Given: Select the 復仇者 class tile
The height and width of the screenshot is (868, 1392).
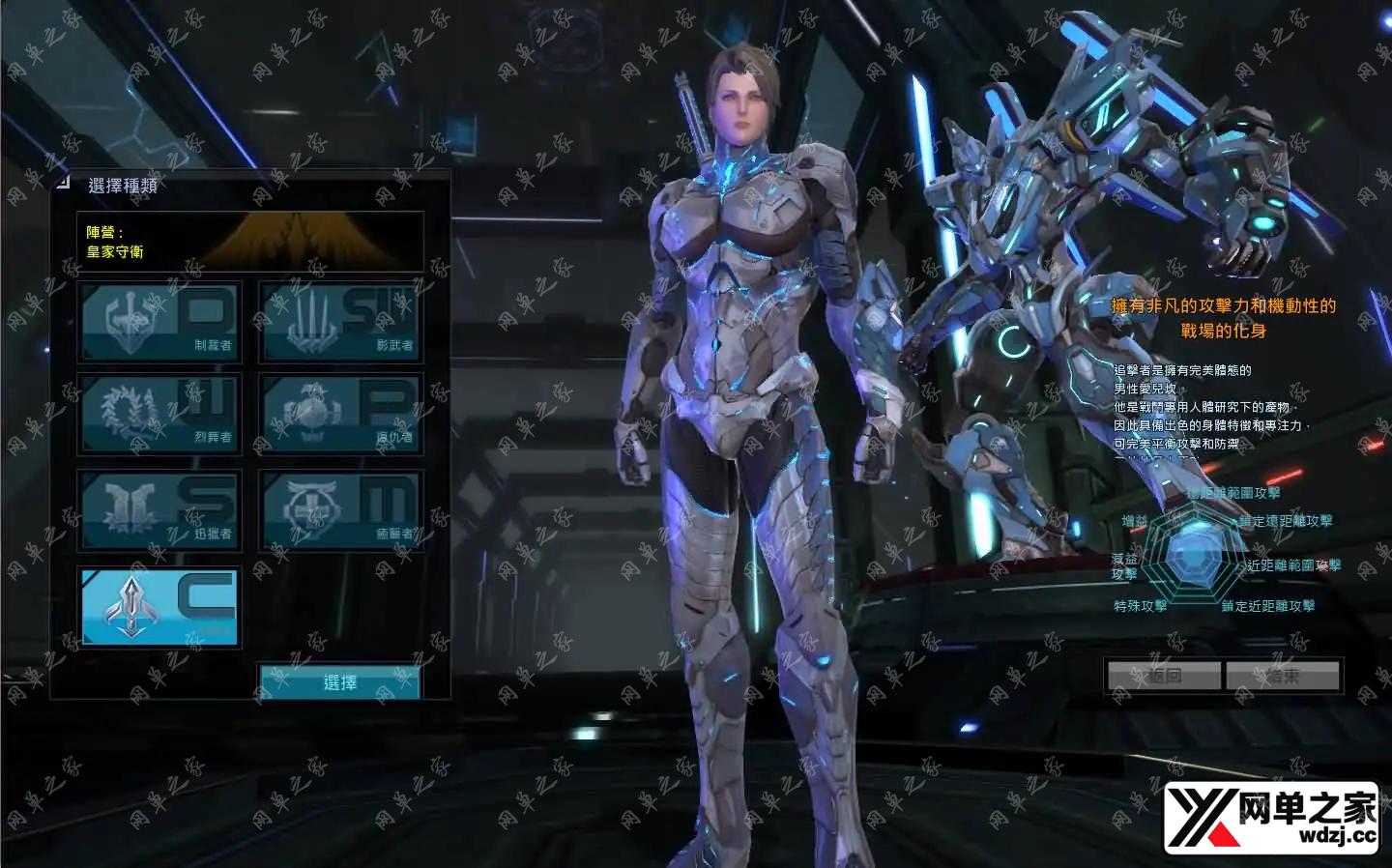Looking at the screenshot, I should pos(340,415).
